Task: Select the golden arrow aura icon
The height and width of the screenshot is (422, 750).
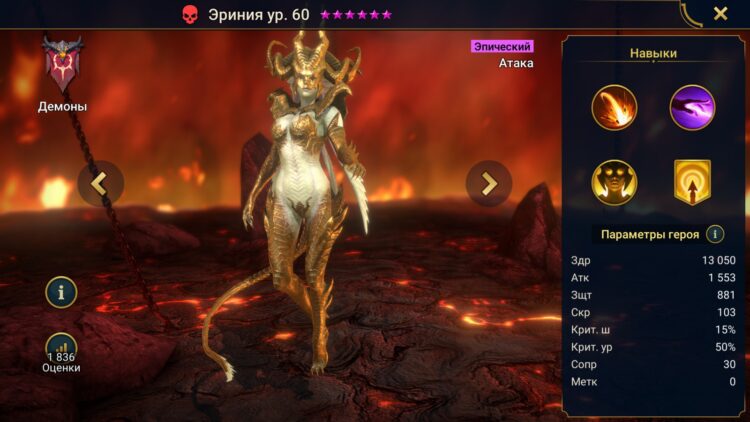Action: coord(692,182)
